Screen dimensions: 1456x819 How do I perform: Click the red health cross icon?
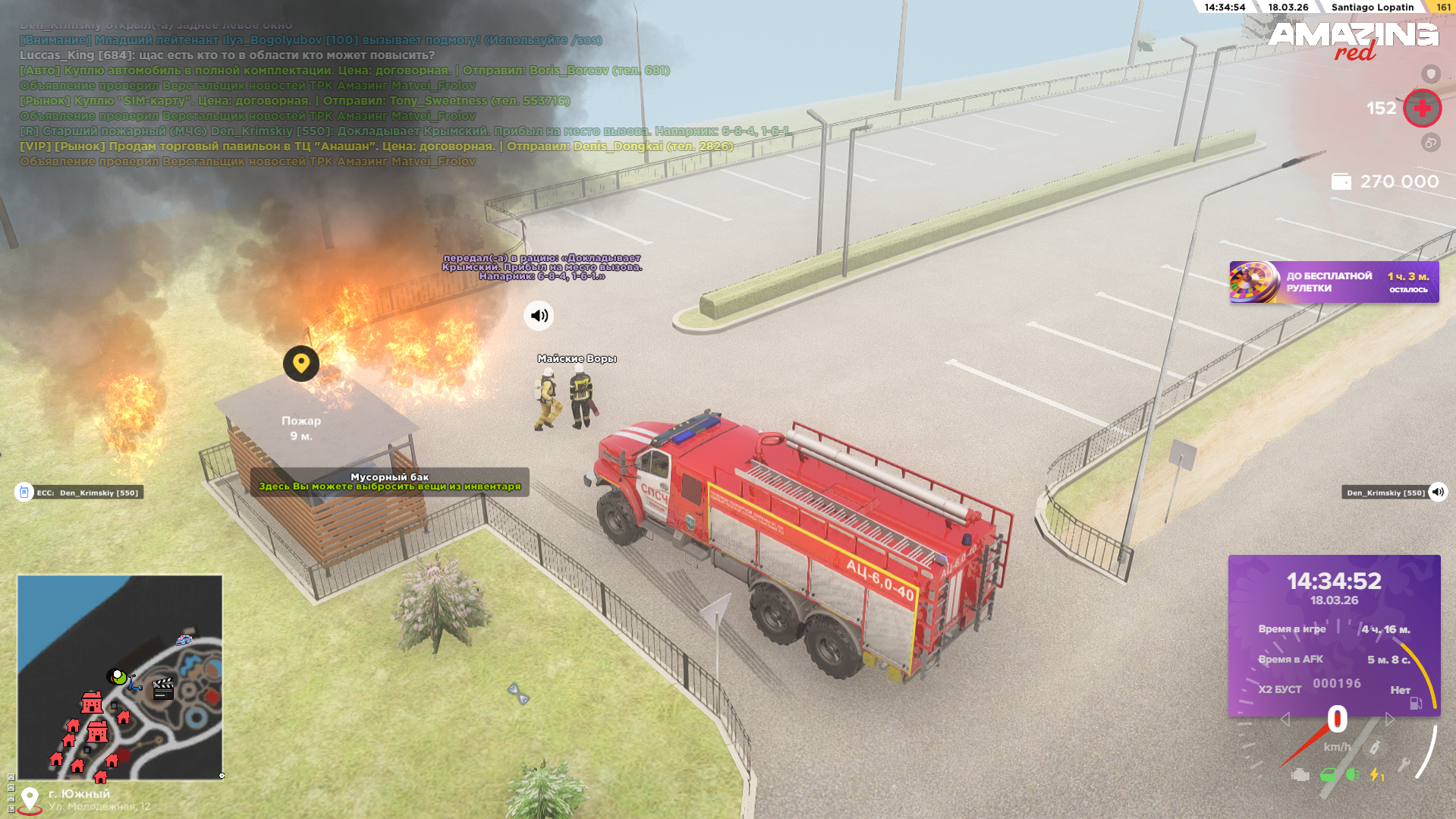pyautogui.click(x=1422, y=109)
